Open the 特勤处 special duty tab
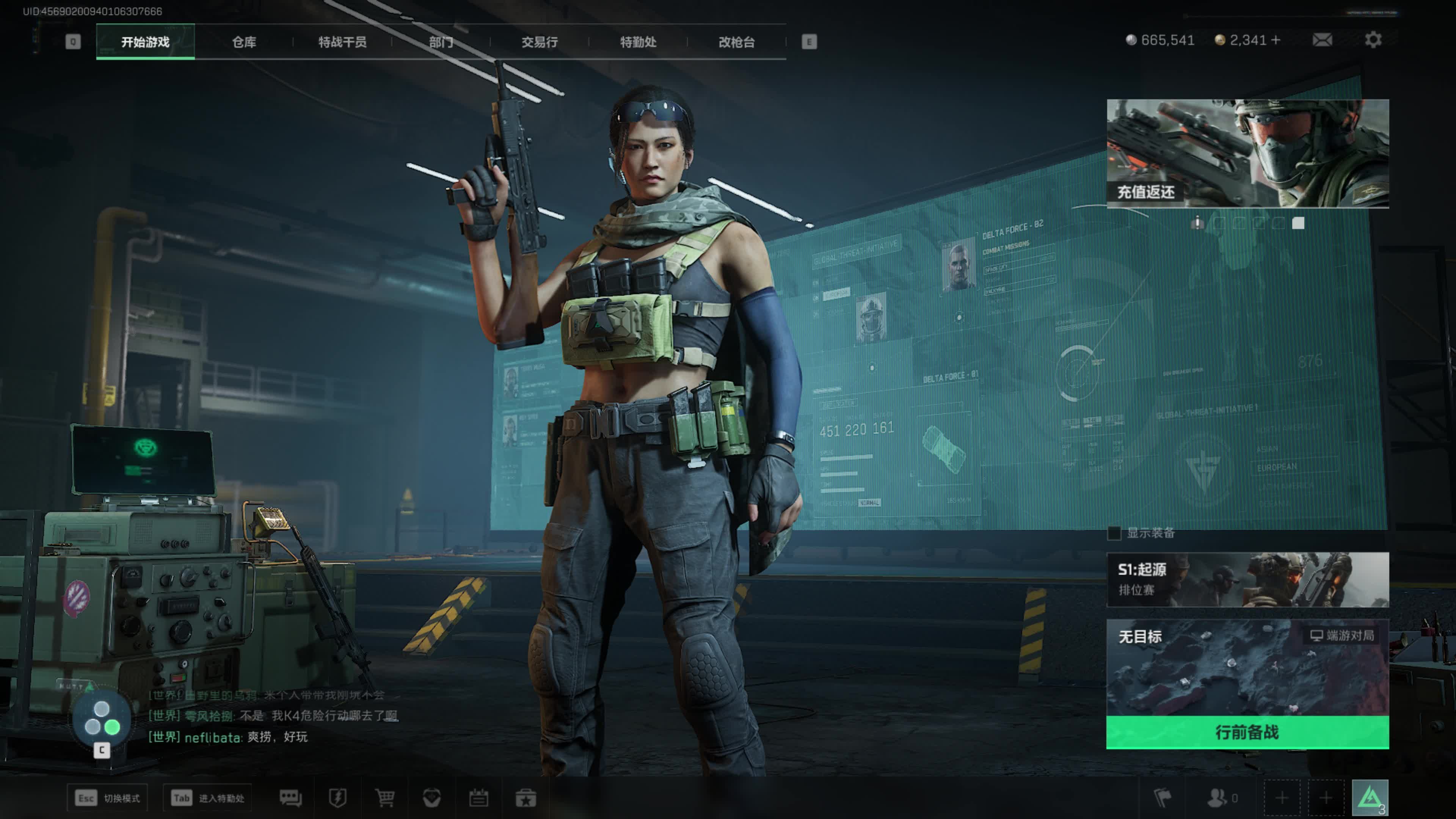The height and width of the screenshot is (819, 1456). (638, 42)
